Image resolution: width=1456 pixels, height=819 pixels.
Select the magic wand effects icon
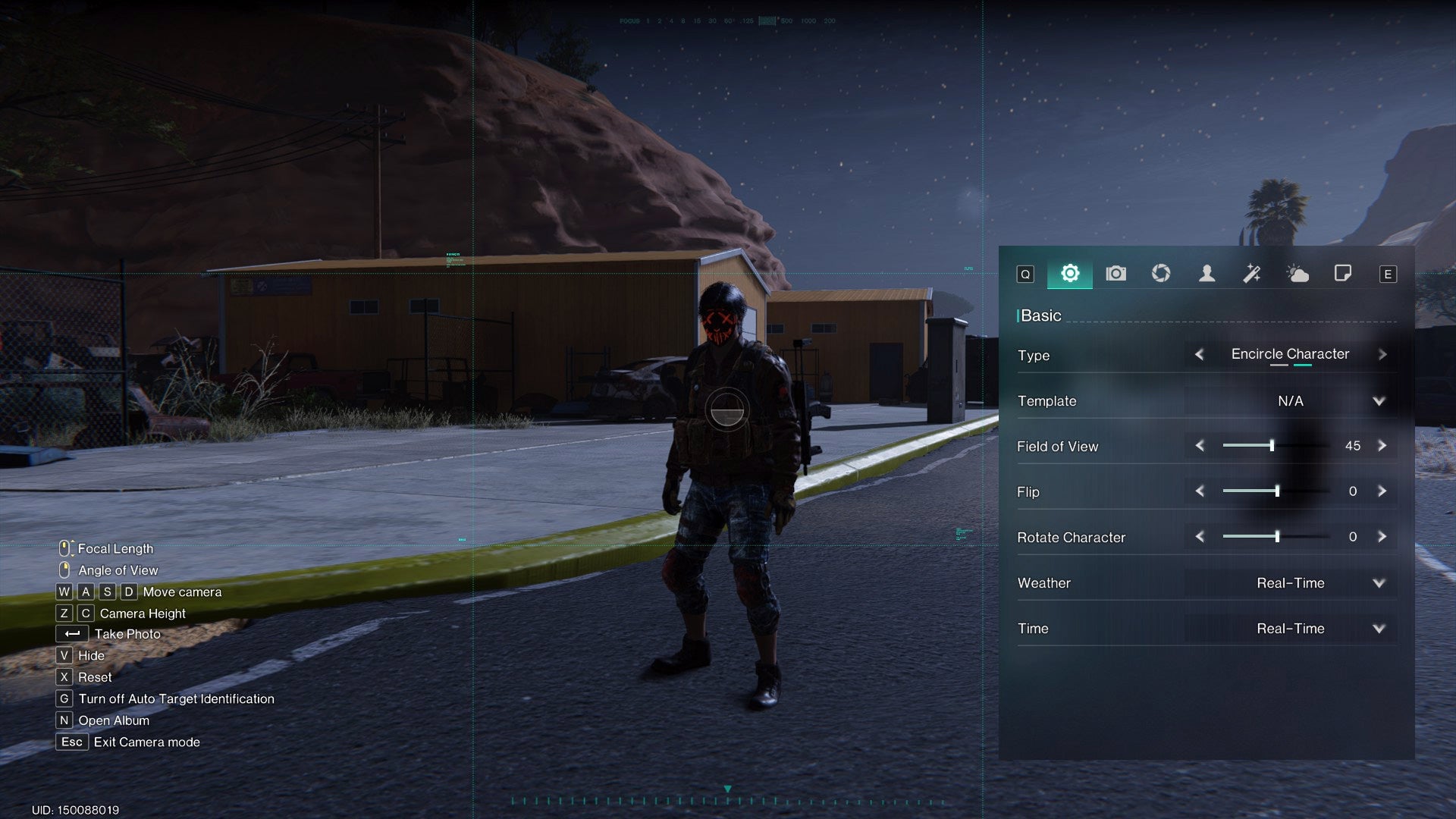point(1253,274)
